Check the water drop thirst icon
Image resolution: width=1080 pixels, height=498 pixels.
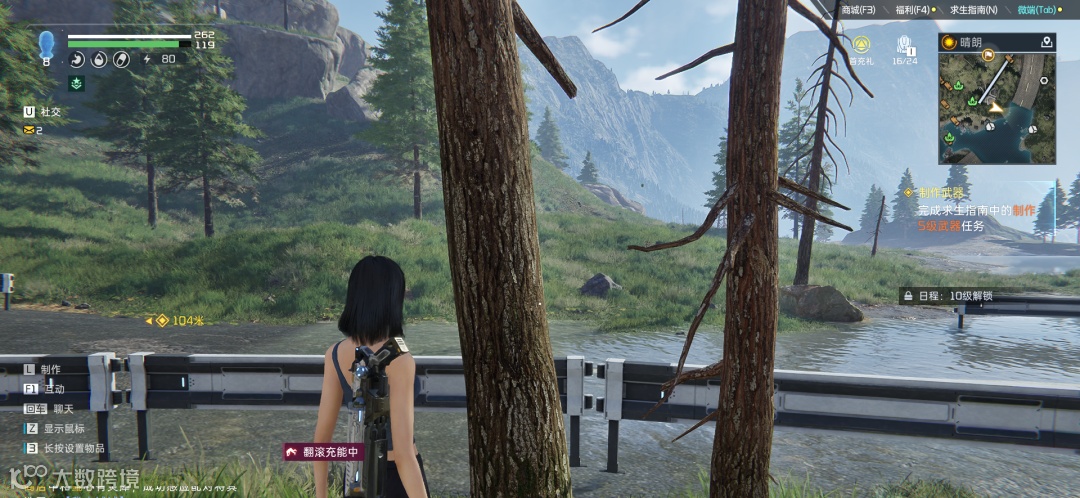point(98,60)
